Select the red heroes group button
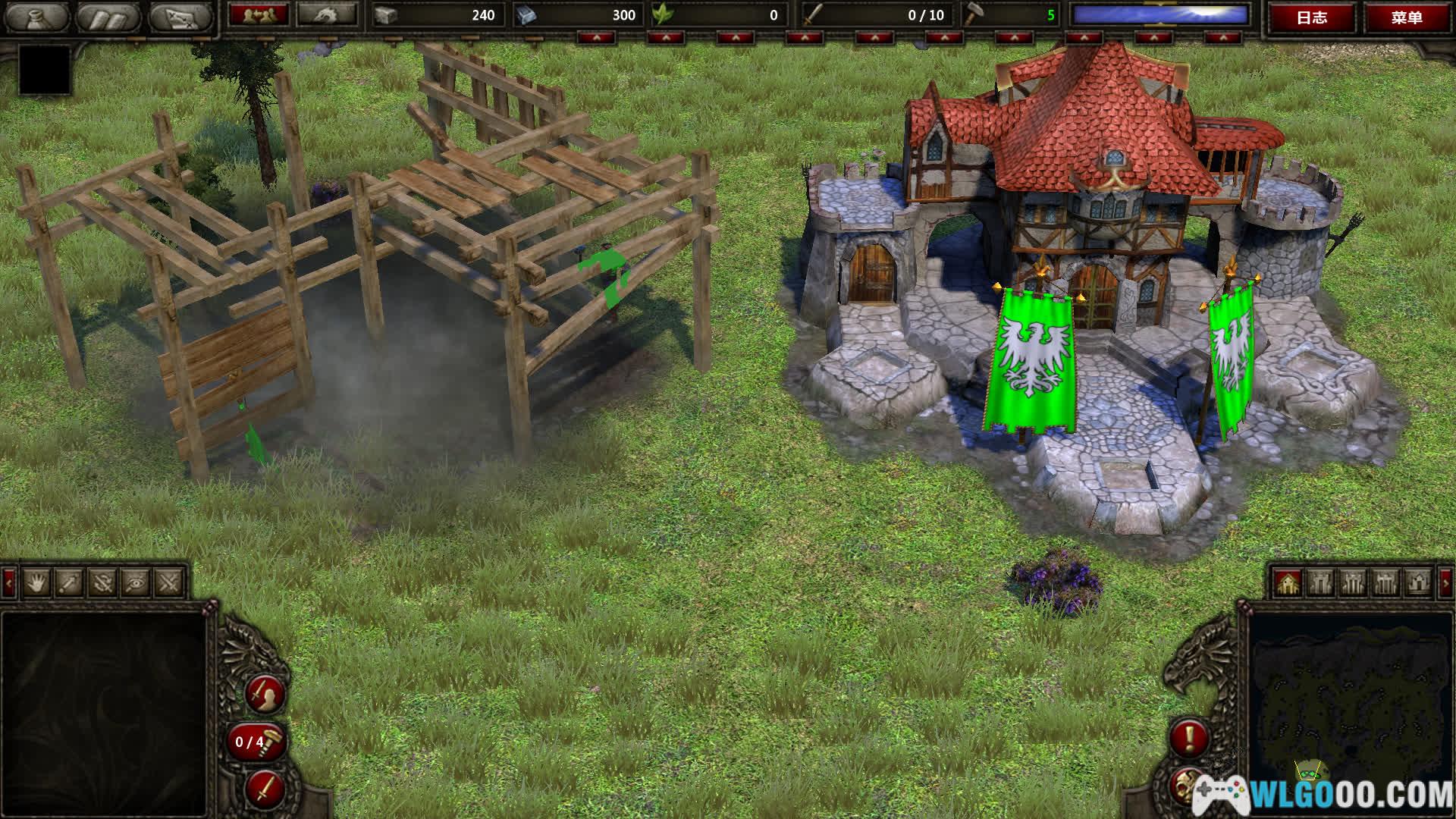 click(x=259, y=14)
